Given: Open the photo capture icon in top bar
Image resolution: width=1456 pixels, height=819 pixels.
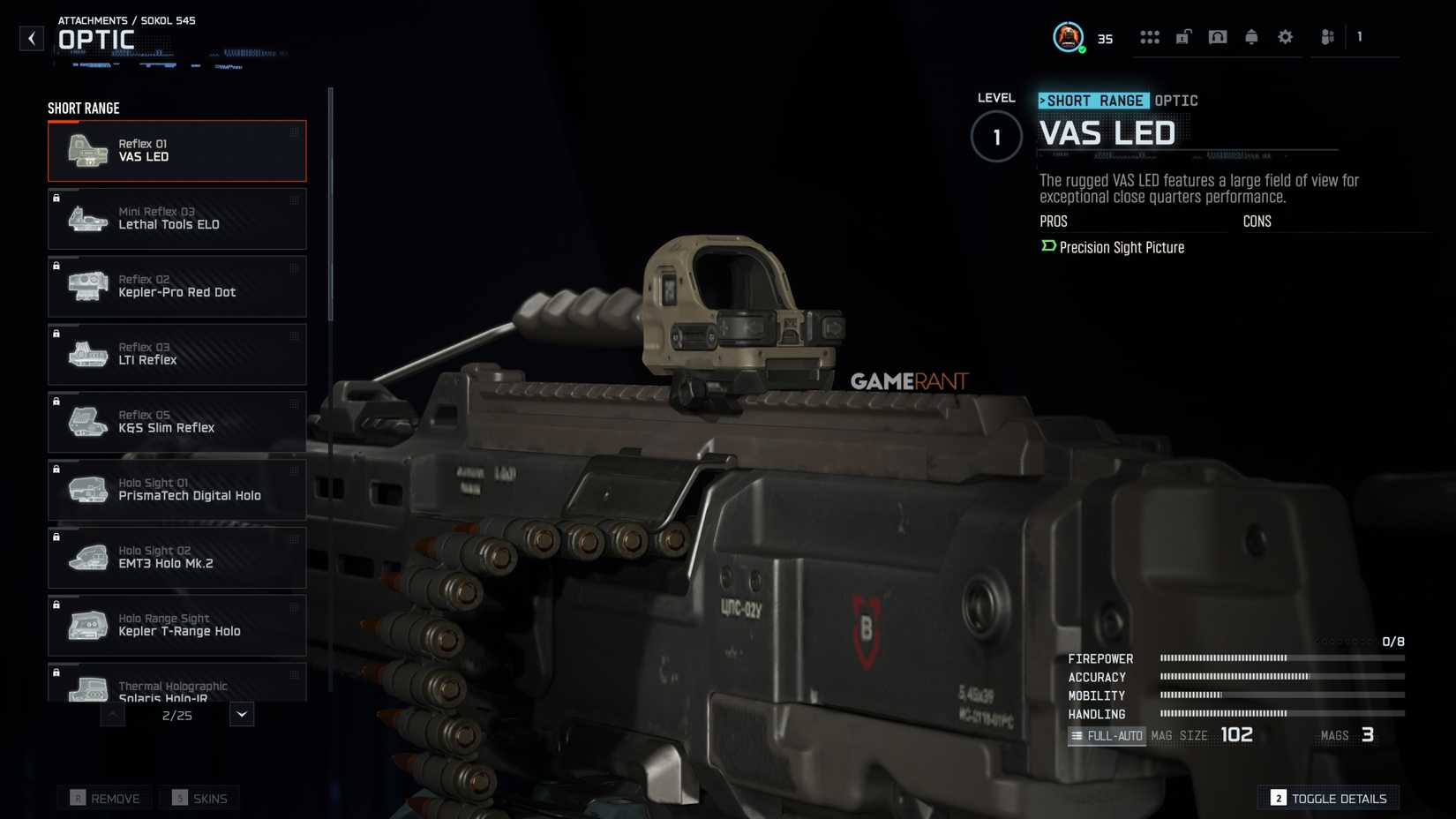Looking at the screenshot, I should pos(1218,37).
